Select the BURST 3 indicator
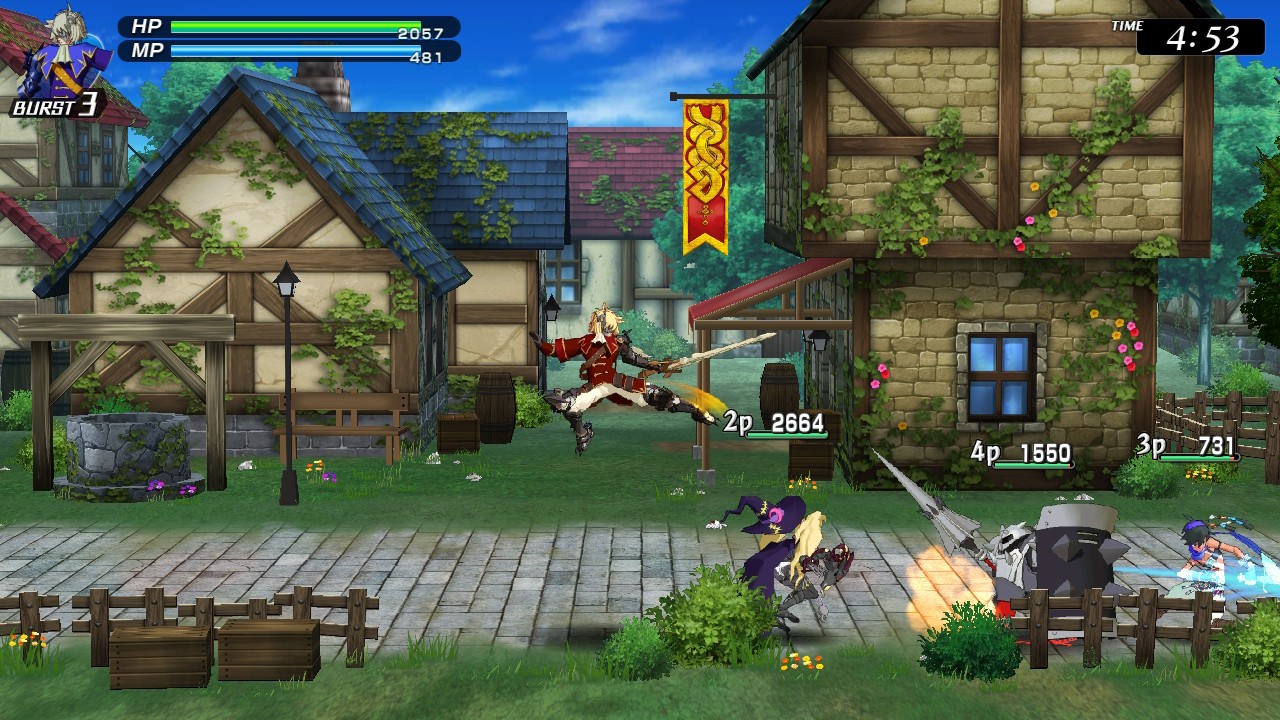 click(x=55, y=108)
